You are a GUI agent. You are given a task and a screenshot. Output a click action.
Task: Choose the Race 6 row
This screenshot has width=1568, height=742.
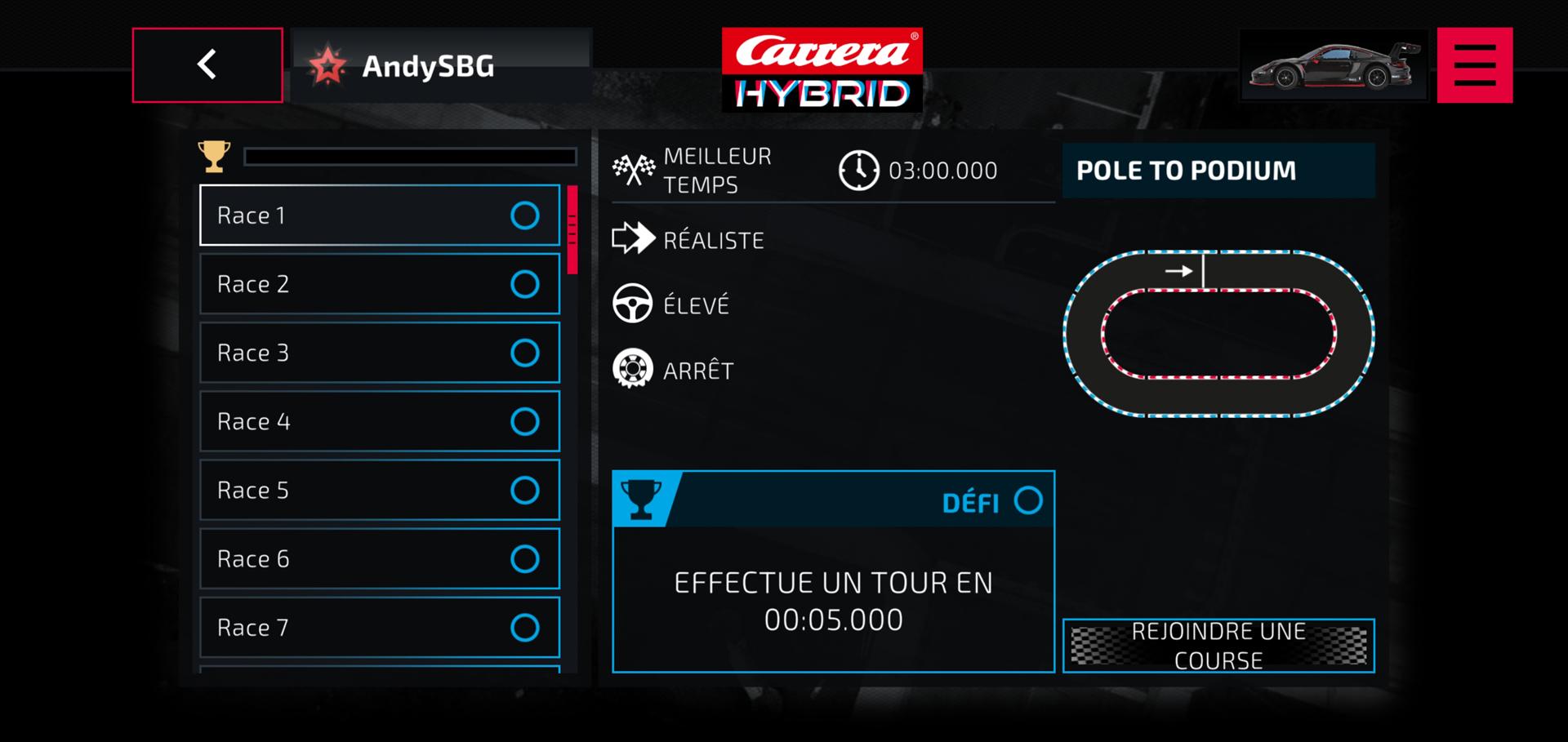point(380,558)
